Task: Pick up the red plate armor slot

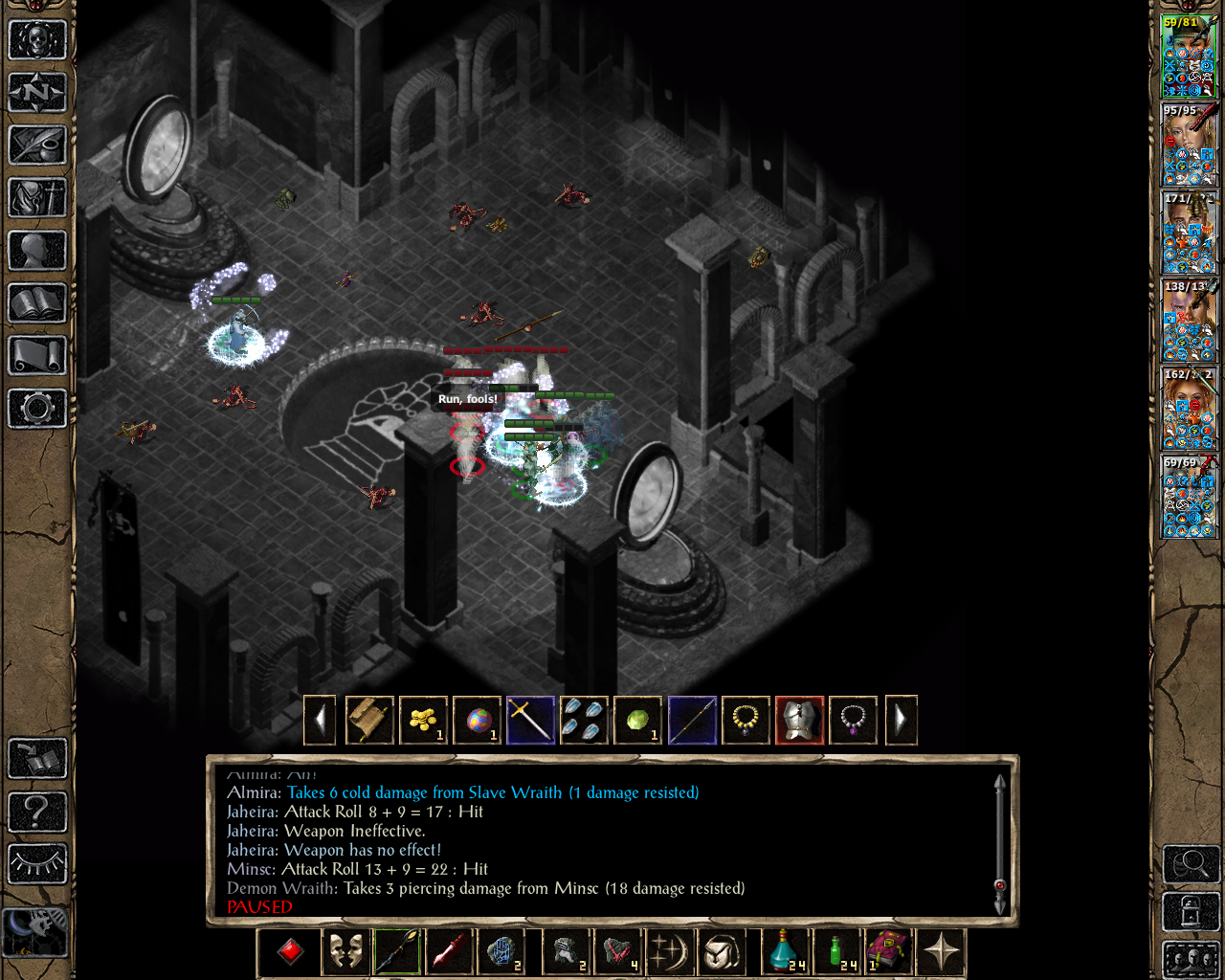Action: pyautogui.click(x=799, y=720)
